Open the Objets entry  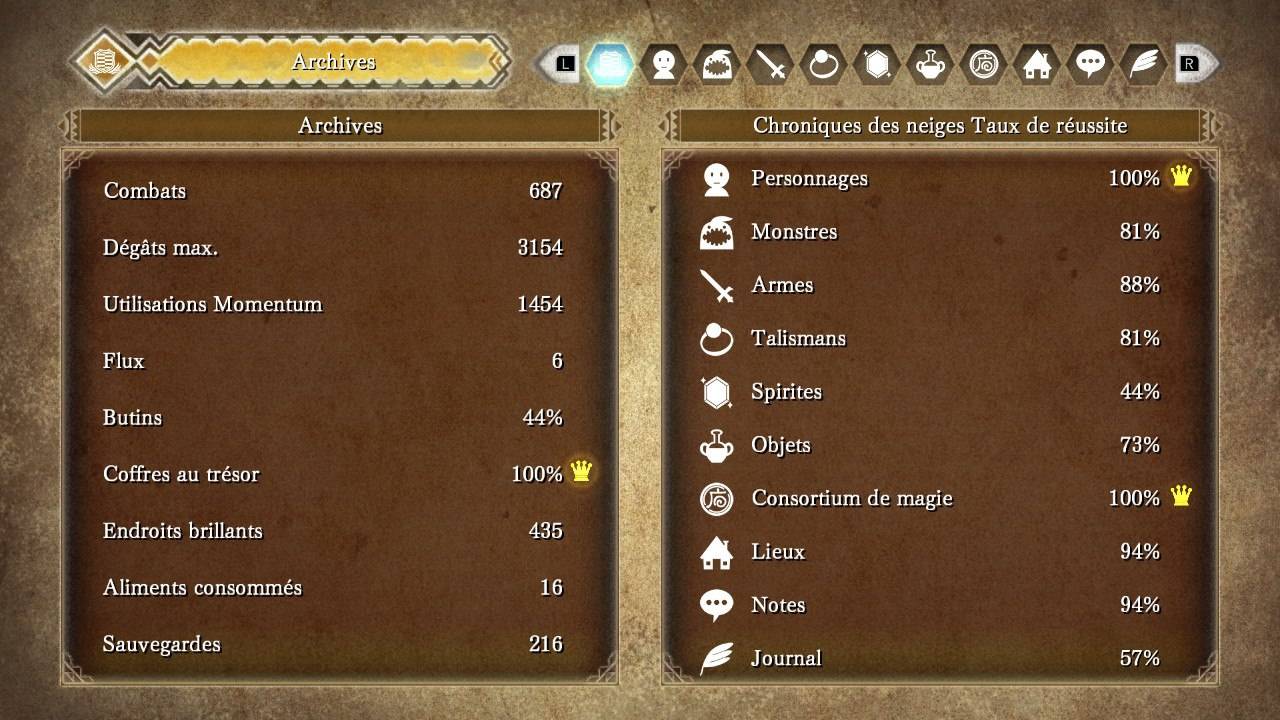[x=938, y=445]
